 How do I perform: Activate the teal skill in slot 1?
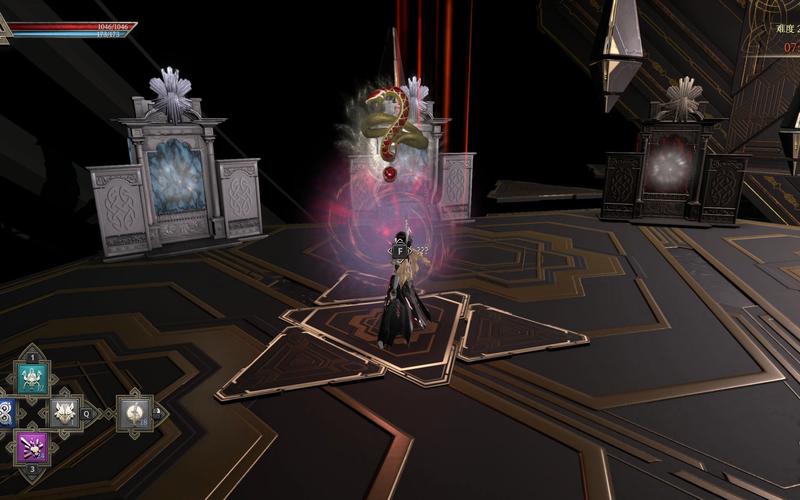[x=31, y=378]
